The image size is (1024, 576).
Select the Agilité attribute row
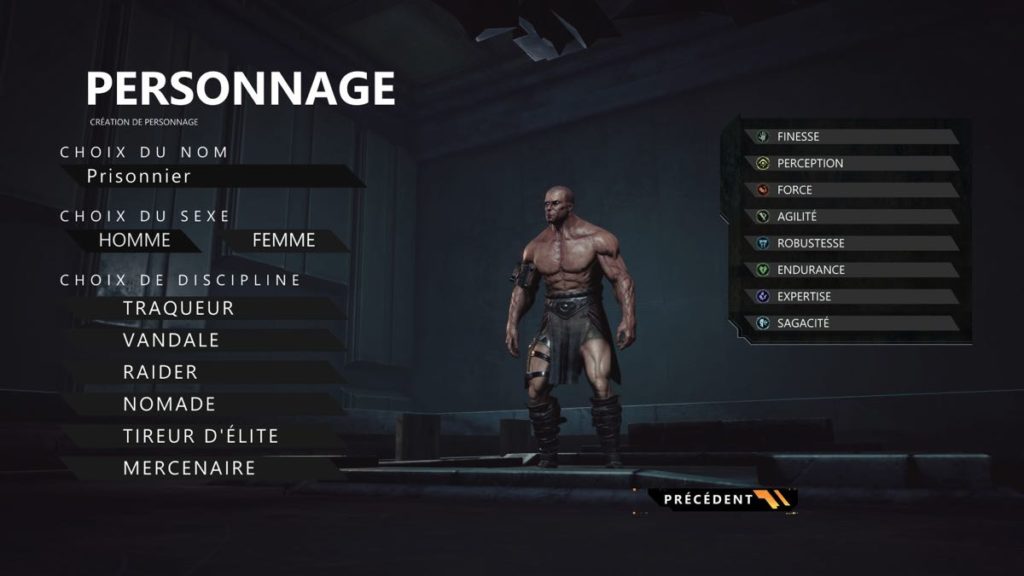[x=850, y=216]
